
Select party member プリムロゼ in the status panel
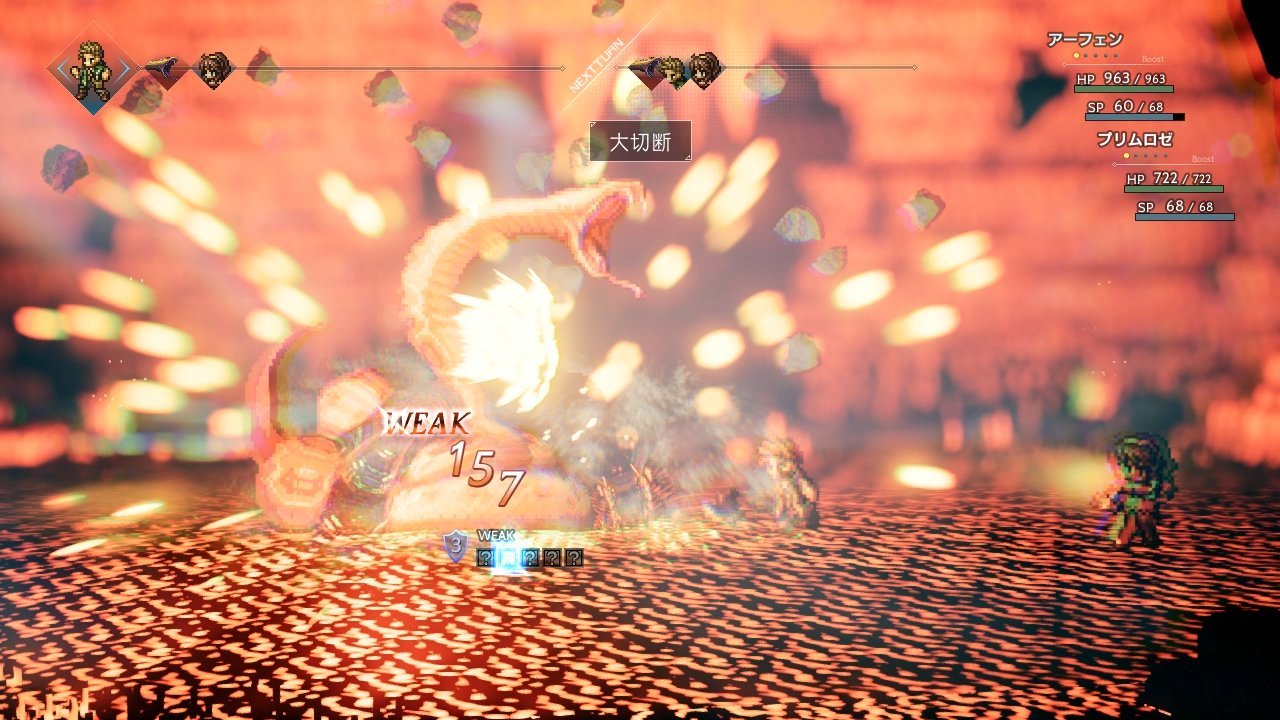coord(1135,140)
